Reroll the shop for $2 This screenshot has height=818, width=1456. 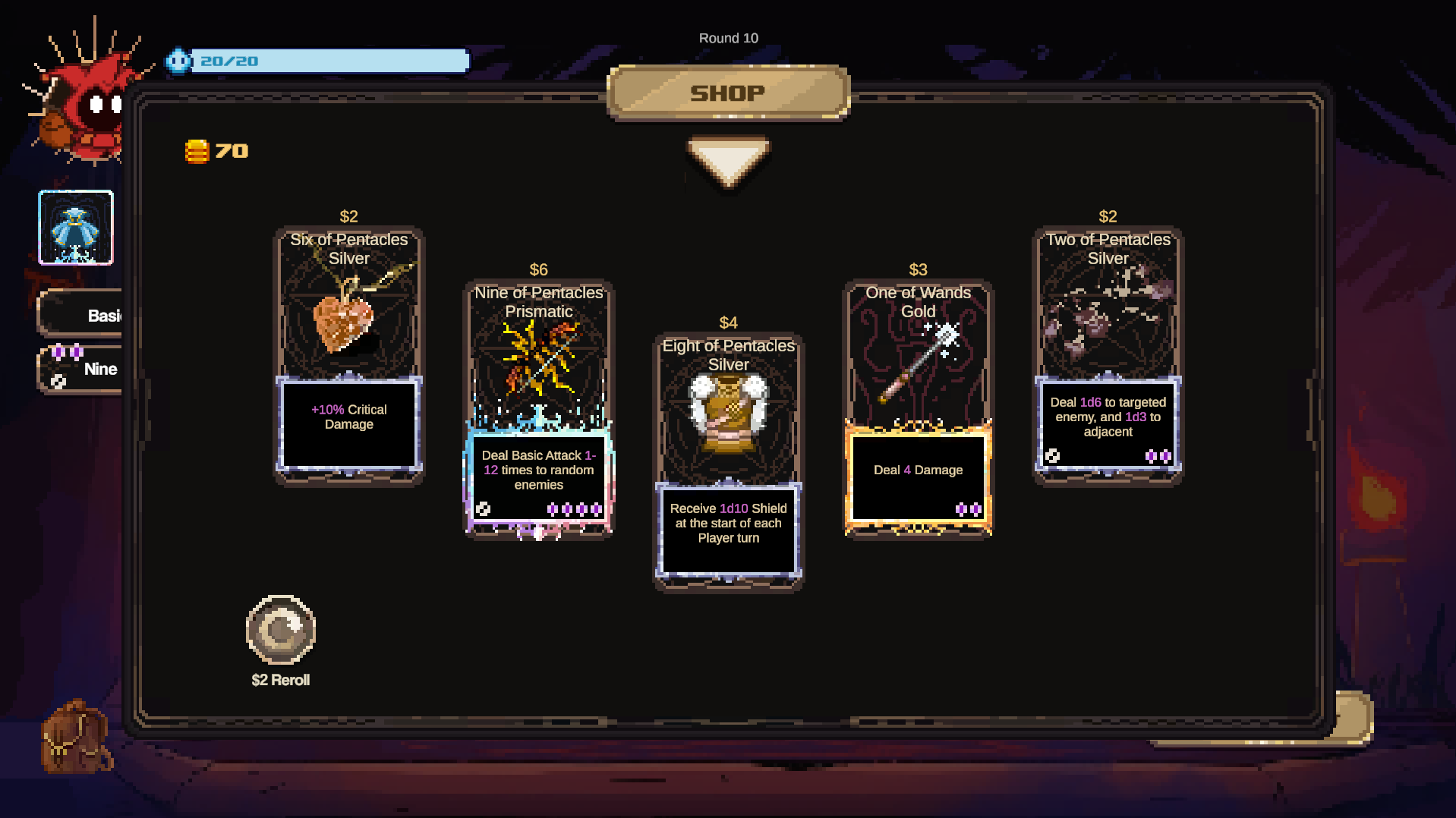click(x=281, y=631)
